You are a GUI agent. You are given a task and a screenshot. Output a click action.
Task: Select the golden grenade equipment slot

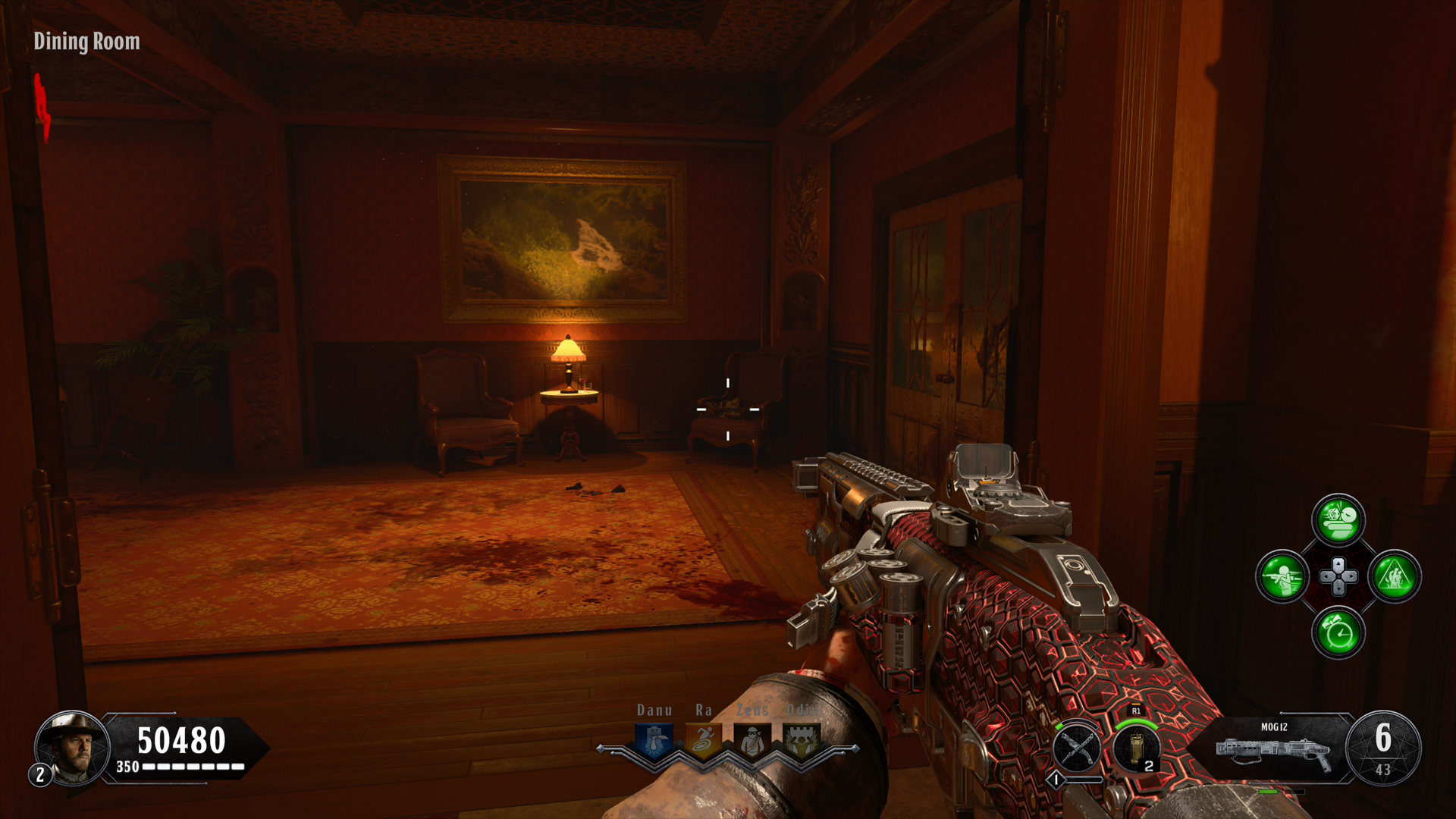1136,749
